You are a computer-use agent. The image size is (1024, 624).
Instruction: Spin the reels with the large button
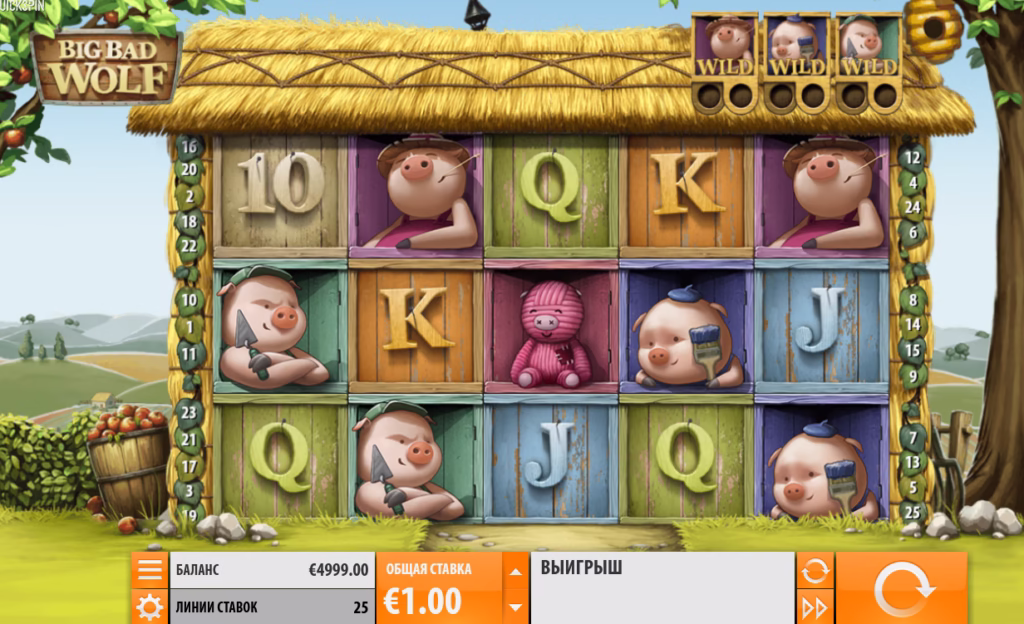click(x=900, y=588)
